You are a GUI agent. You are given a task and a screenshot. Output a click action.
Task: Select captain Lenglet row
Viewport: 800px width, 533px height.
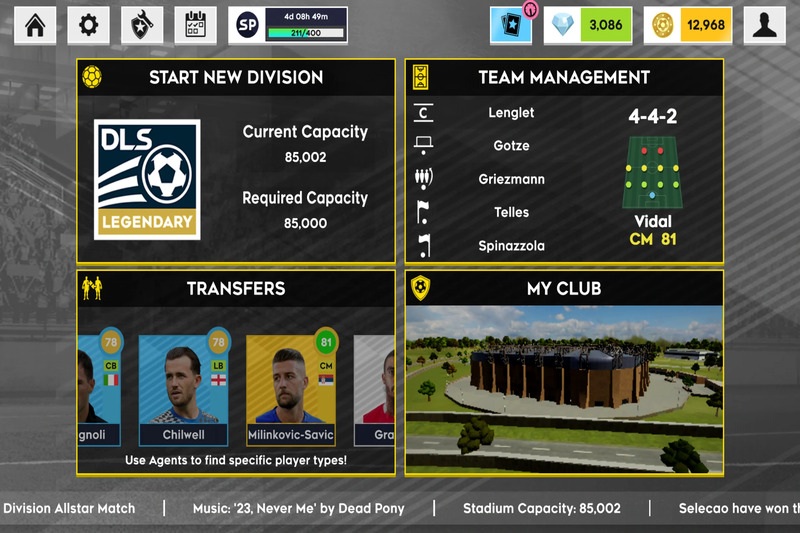pyautogui.click(x=511, y=113)
